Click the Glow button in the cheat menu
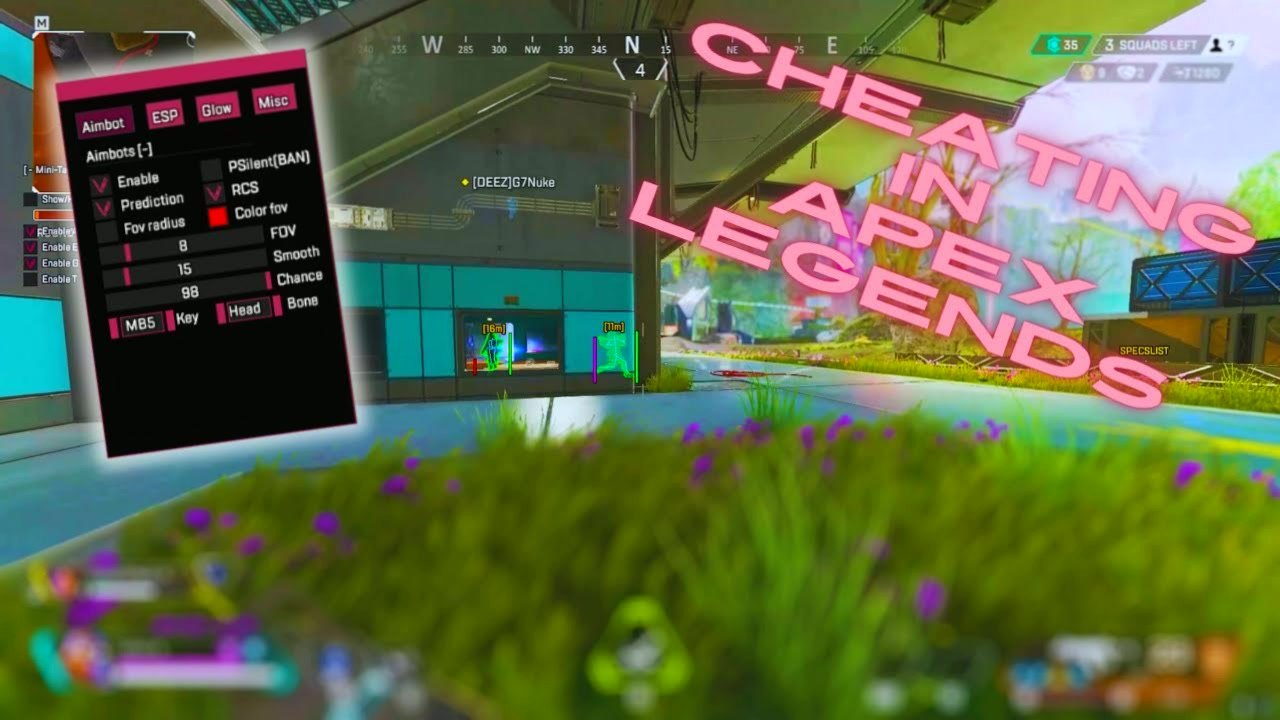 click(218, 107)
